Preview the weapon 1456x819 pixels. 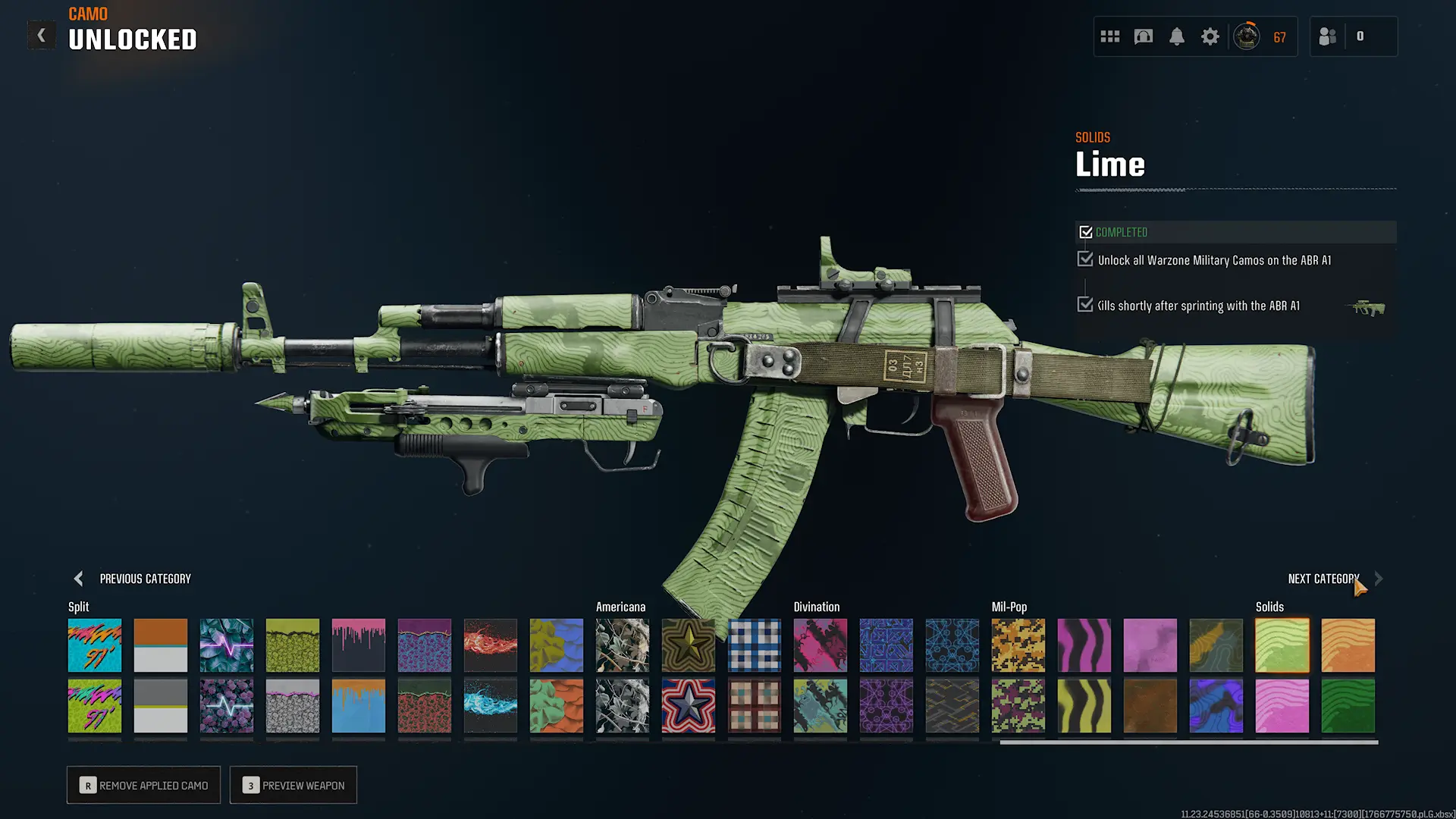[x=293, y=785]
